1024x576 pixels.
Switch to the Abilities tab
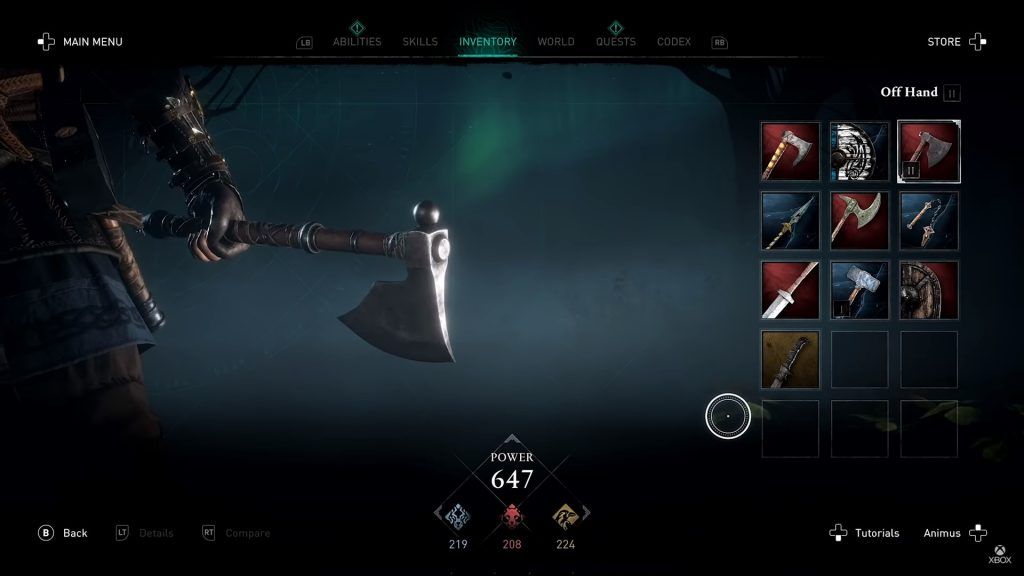[357, 42]
